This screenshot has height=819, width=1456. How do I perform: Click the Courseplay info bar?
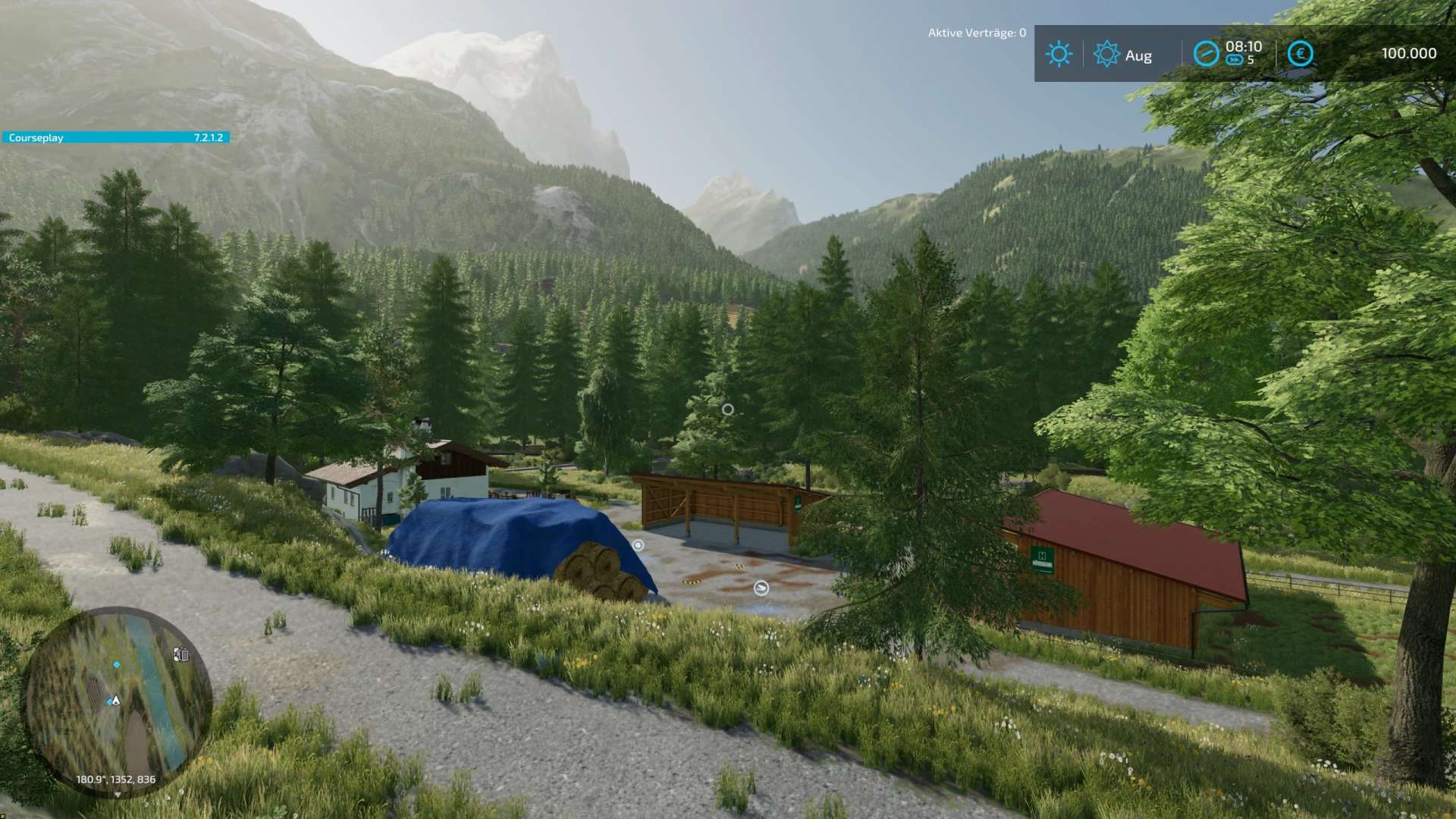(x=115, y=137)
